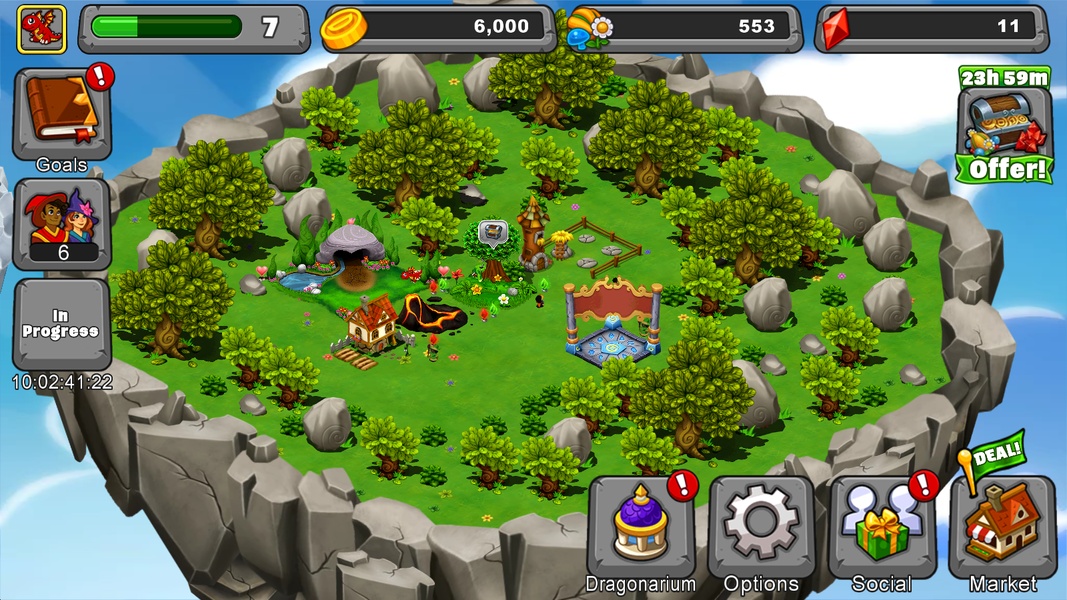This screenshot has width=1067, height=600.
Task: Tap the food treats counter
Action: (x=685, y=28)
